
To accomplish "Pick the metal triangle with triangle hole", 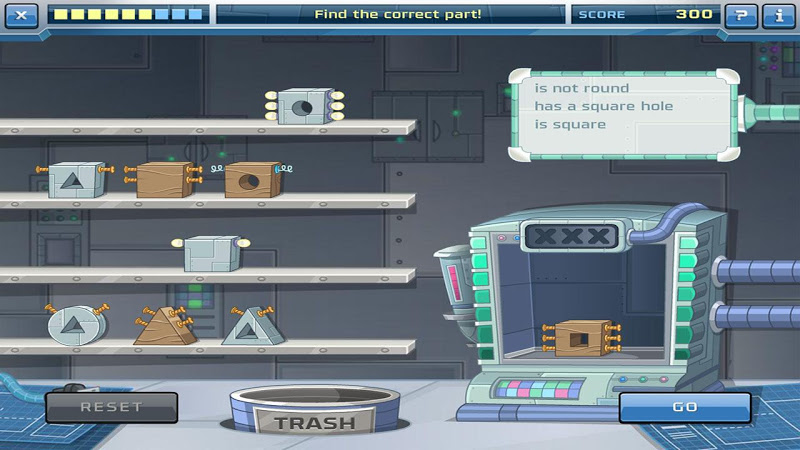I will pos(248,326).
